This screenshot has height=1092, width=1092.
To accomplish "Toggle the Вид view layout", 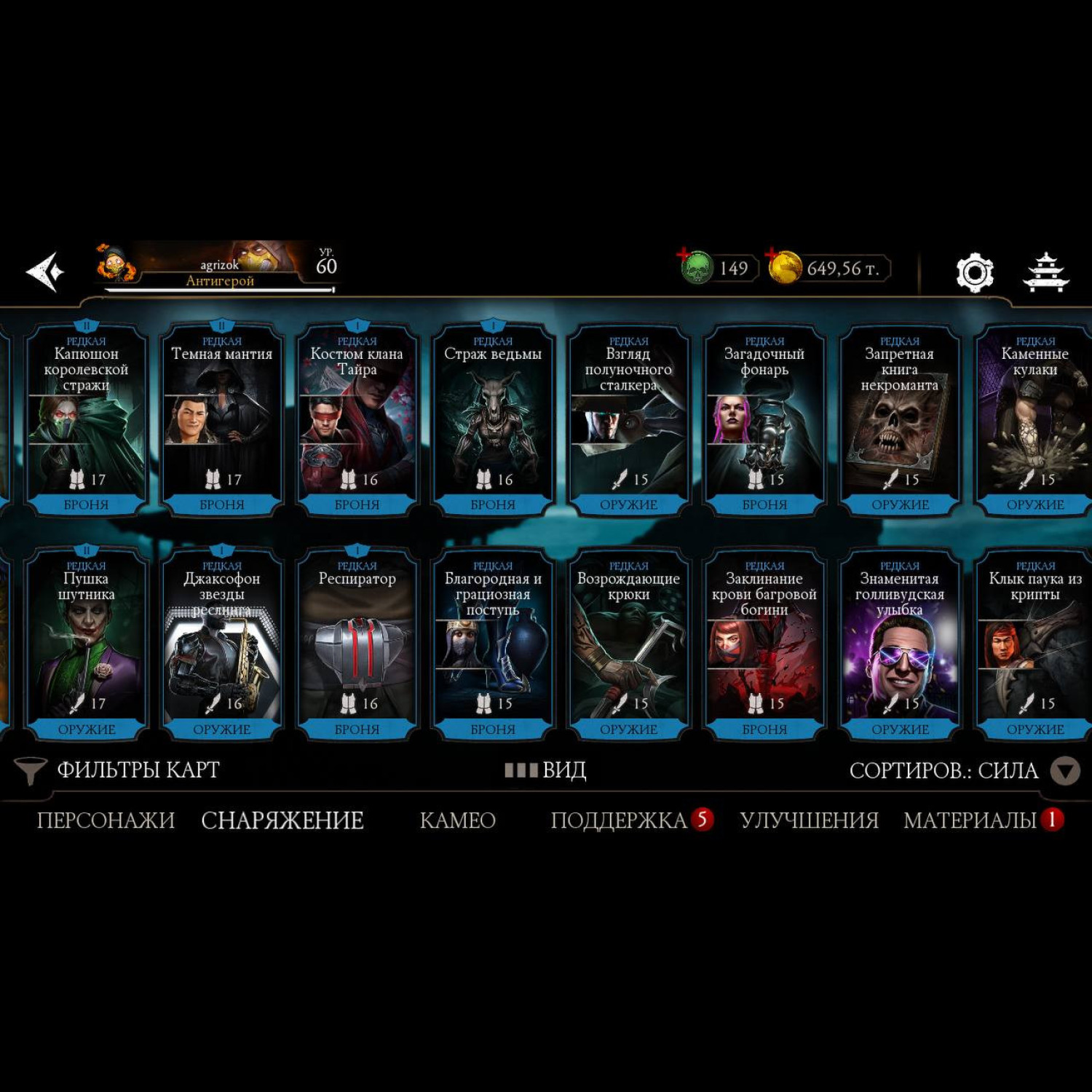I will click(x=546, y=770).
